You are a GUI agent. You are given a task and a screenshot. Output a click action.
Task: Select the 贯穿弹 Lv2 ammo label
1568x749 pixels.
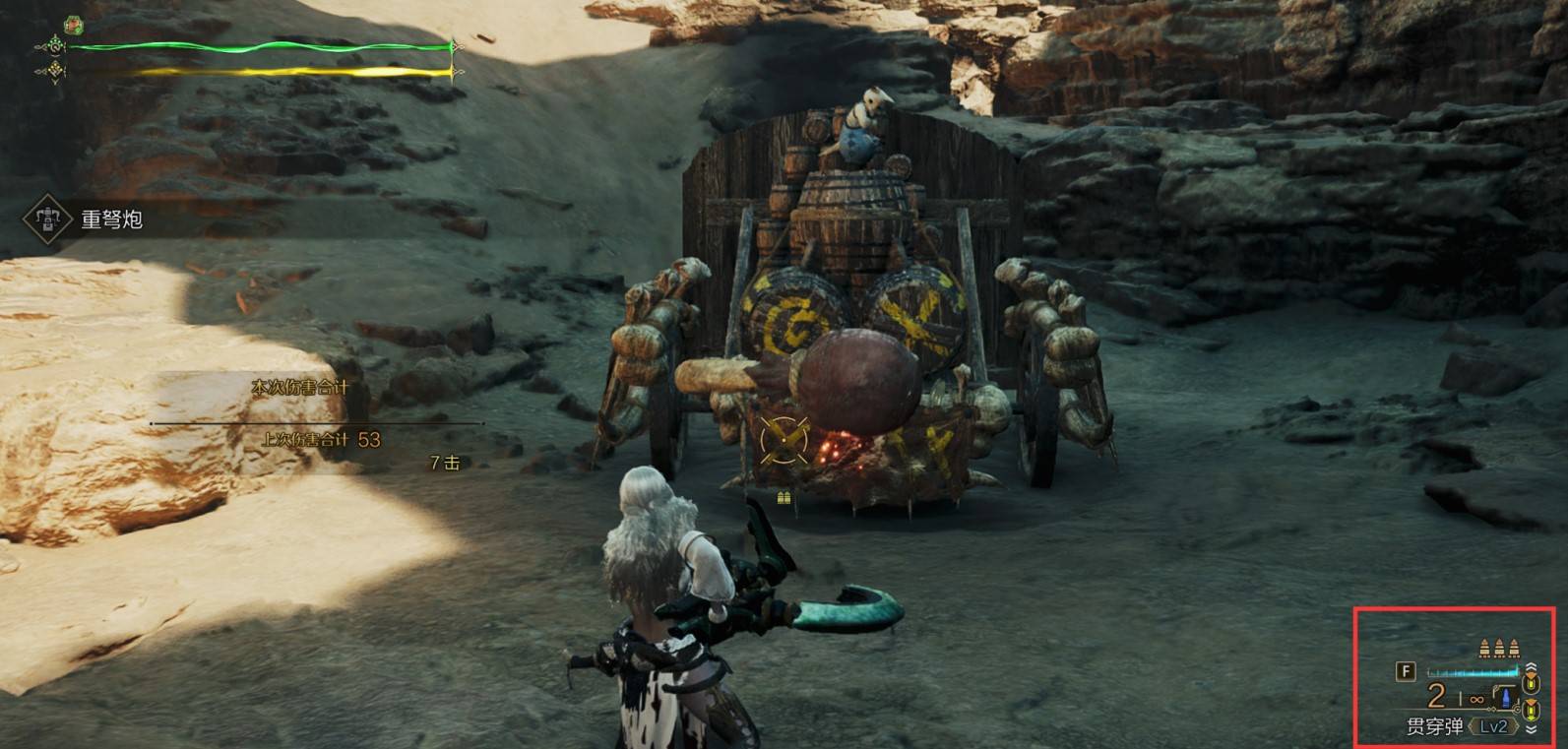click(x=1457, y=726)
